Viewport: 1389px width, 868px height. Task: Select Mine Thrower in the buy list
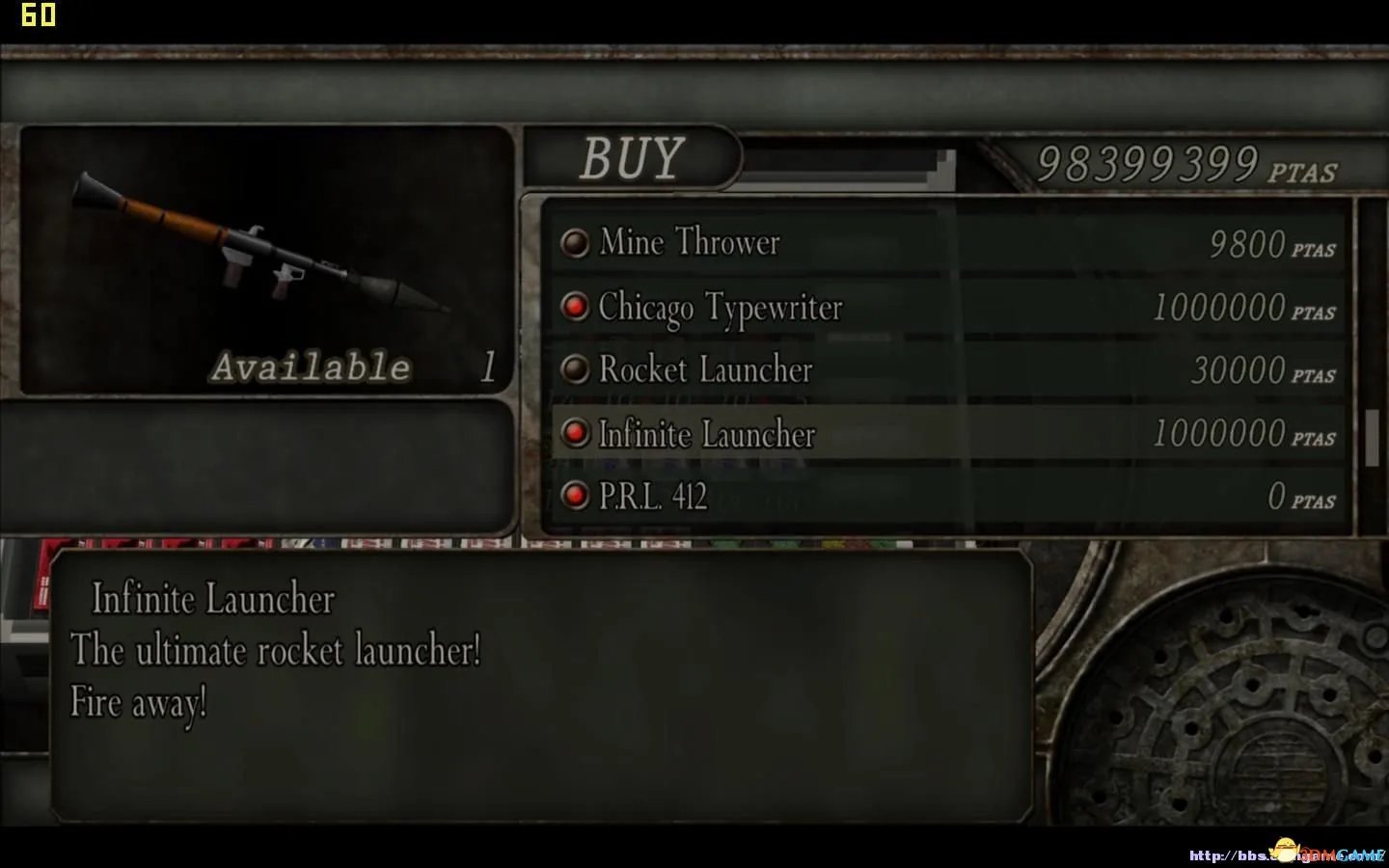(689, 243)
